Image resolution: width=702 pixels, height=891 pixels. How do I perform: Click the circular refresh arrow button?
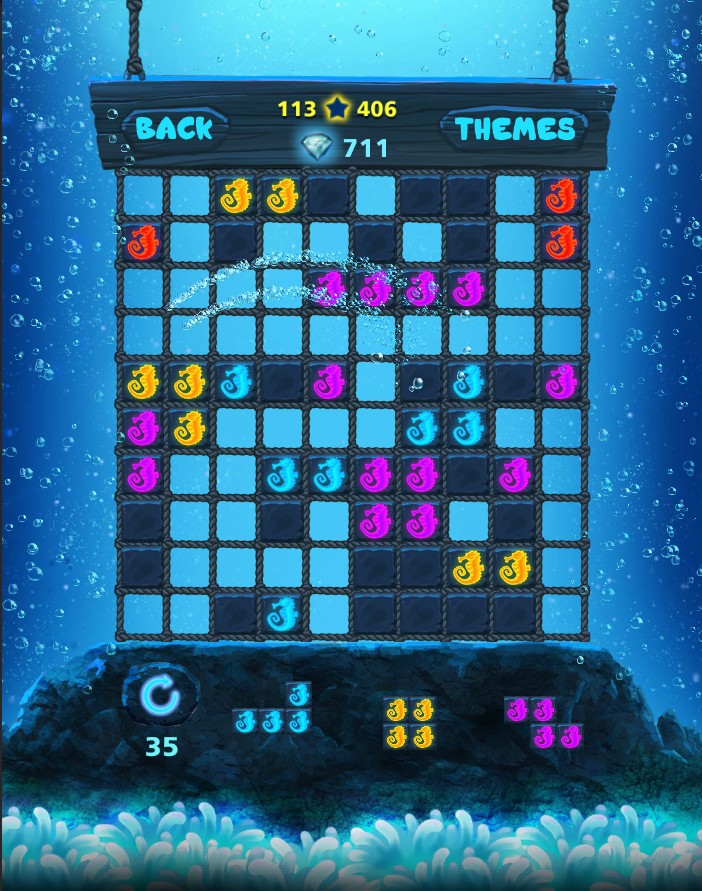pos(160,696)
